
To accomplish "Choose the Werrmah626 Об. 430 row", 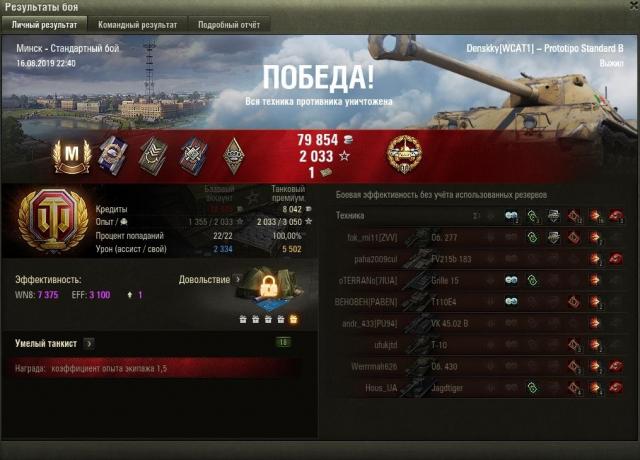I will 480,365.
